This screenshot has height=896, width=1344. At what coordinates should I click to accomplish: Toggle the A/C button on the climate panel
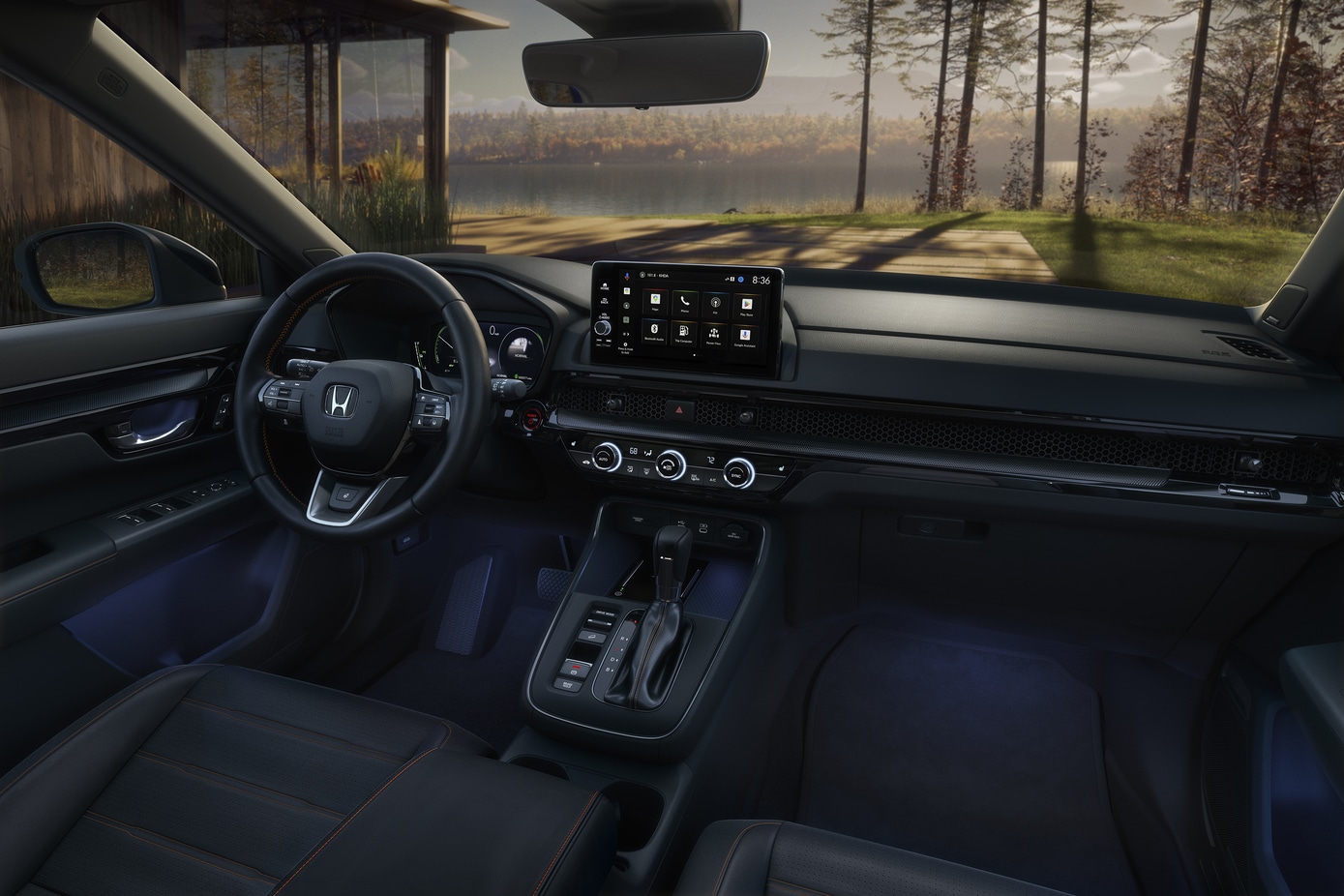click(x=713, y=478)
